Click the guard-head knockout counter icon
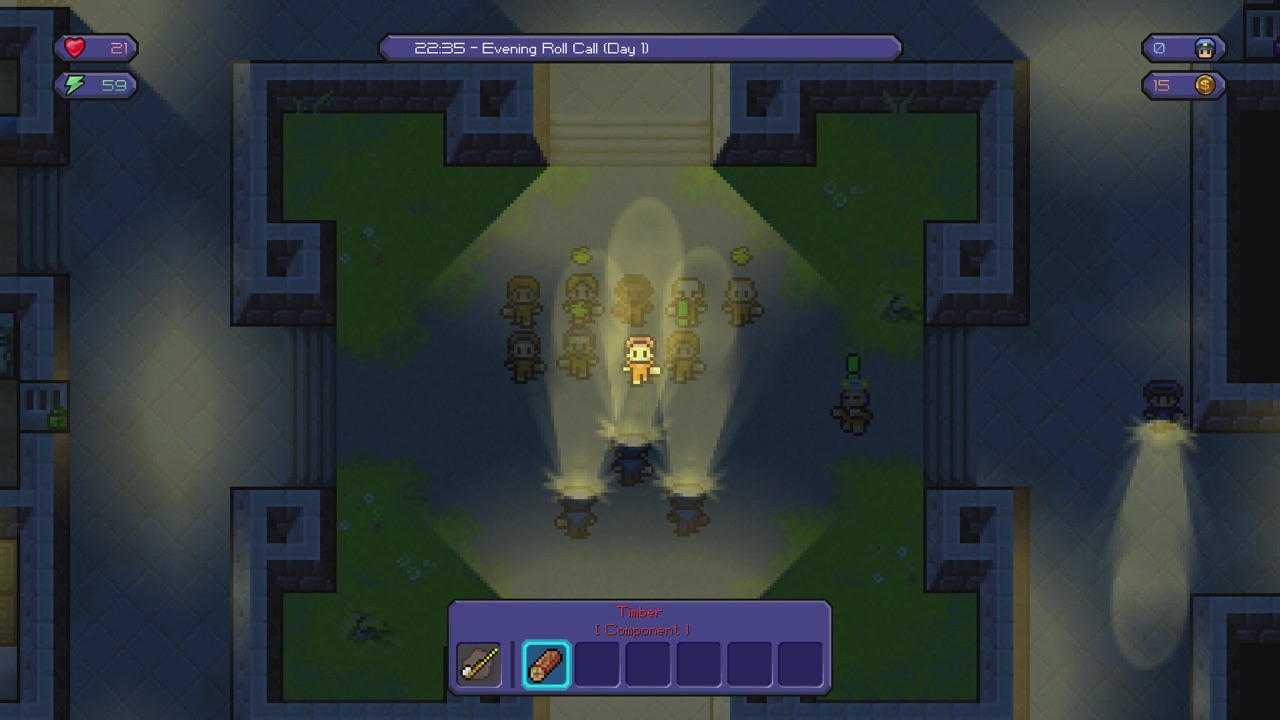The width and height of the screenshot is (1280, 720). click(x=1204, y=47)
